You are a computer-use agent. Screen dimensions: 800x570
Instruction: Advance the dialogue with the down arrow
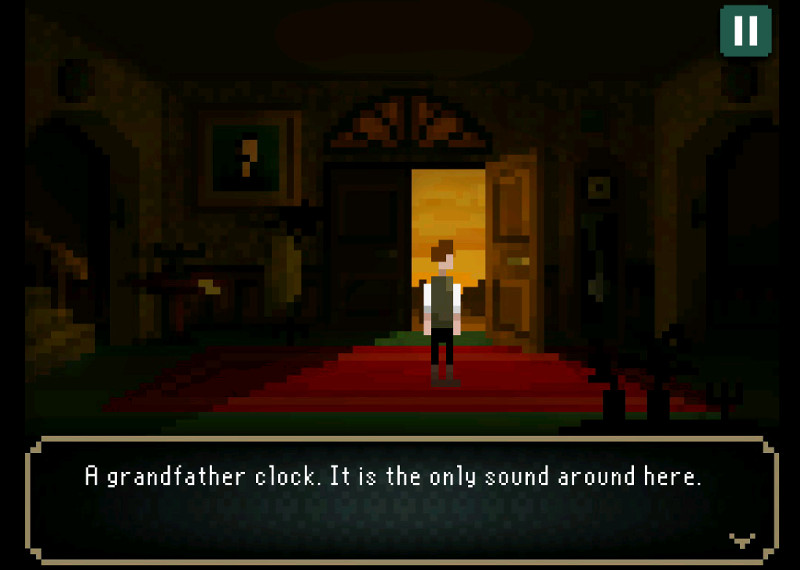[x=741, y=540]
